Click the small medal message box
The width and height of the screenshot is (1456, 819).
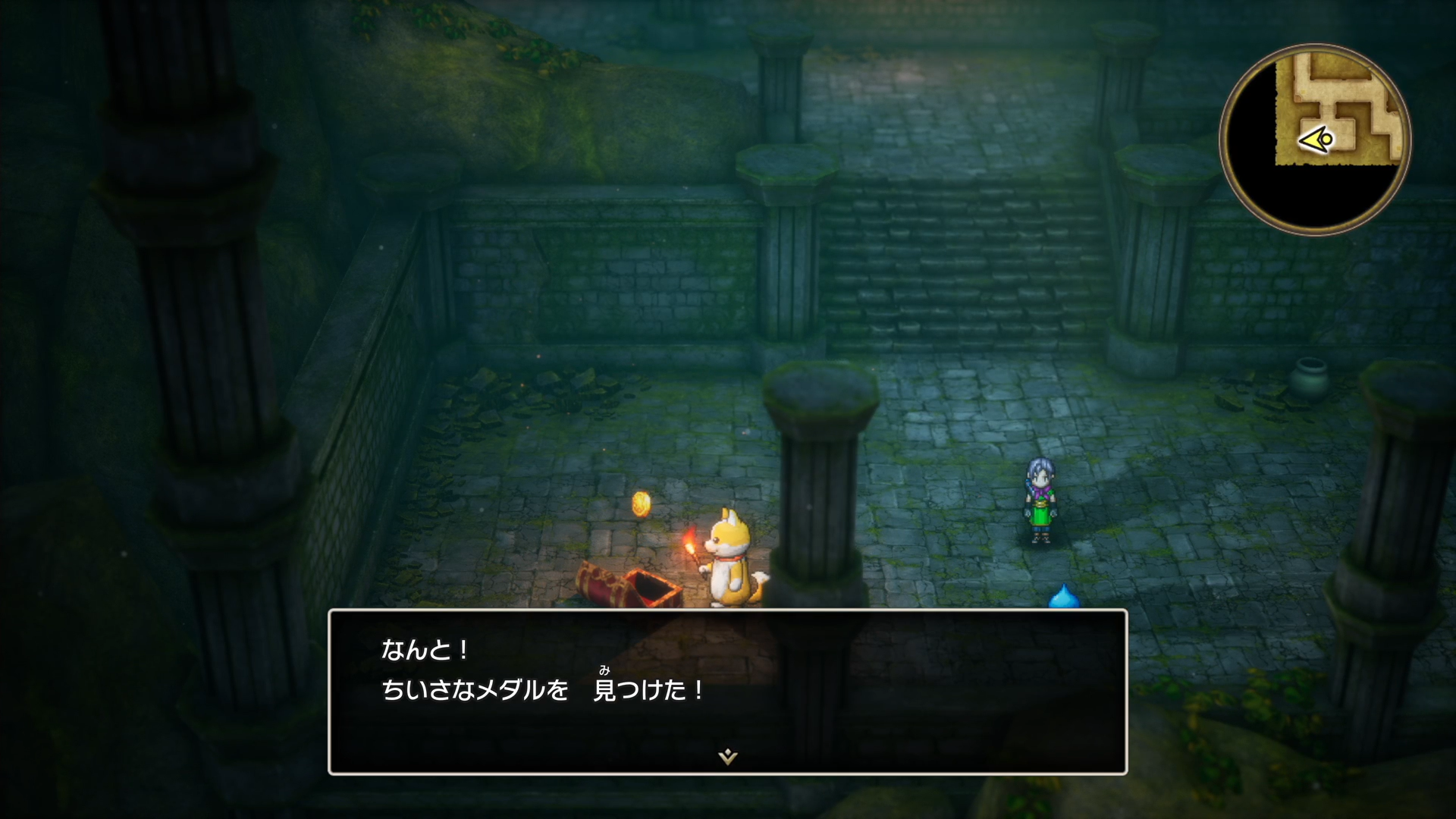[727, 691]
